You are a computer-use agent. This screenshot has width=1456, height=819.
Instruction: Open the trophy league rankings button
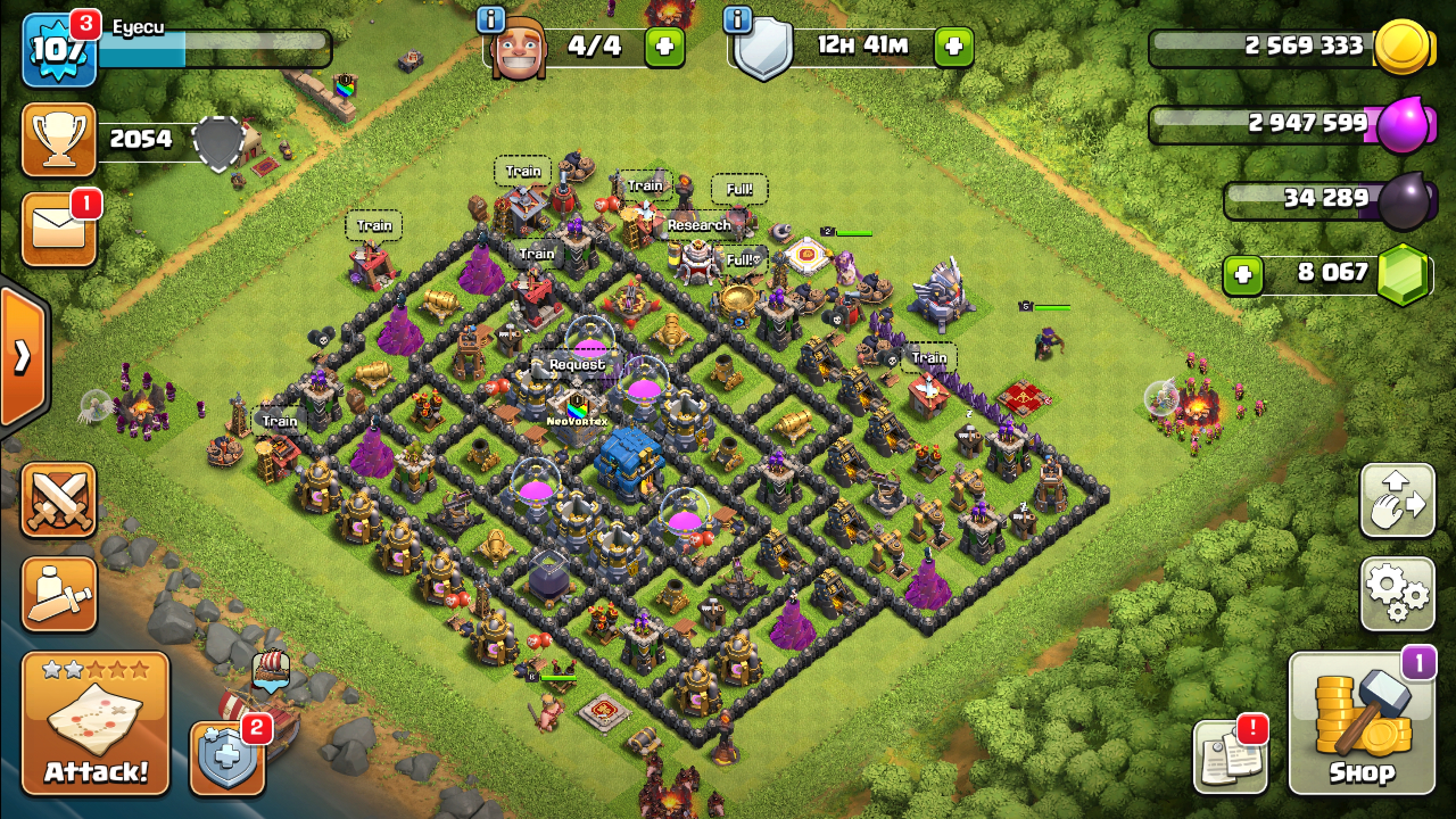(x=59, y=139)
